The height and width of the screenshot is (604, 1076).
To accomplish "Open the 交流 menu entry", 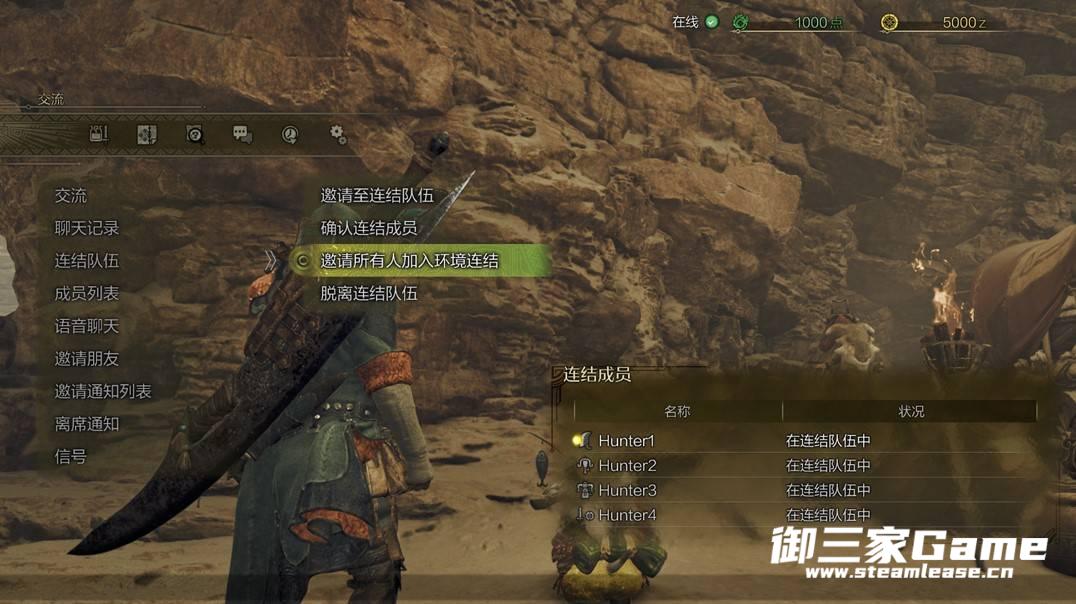I will [x=71, y=196].
